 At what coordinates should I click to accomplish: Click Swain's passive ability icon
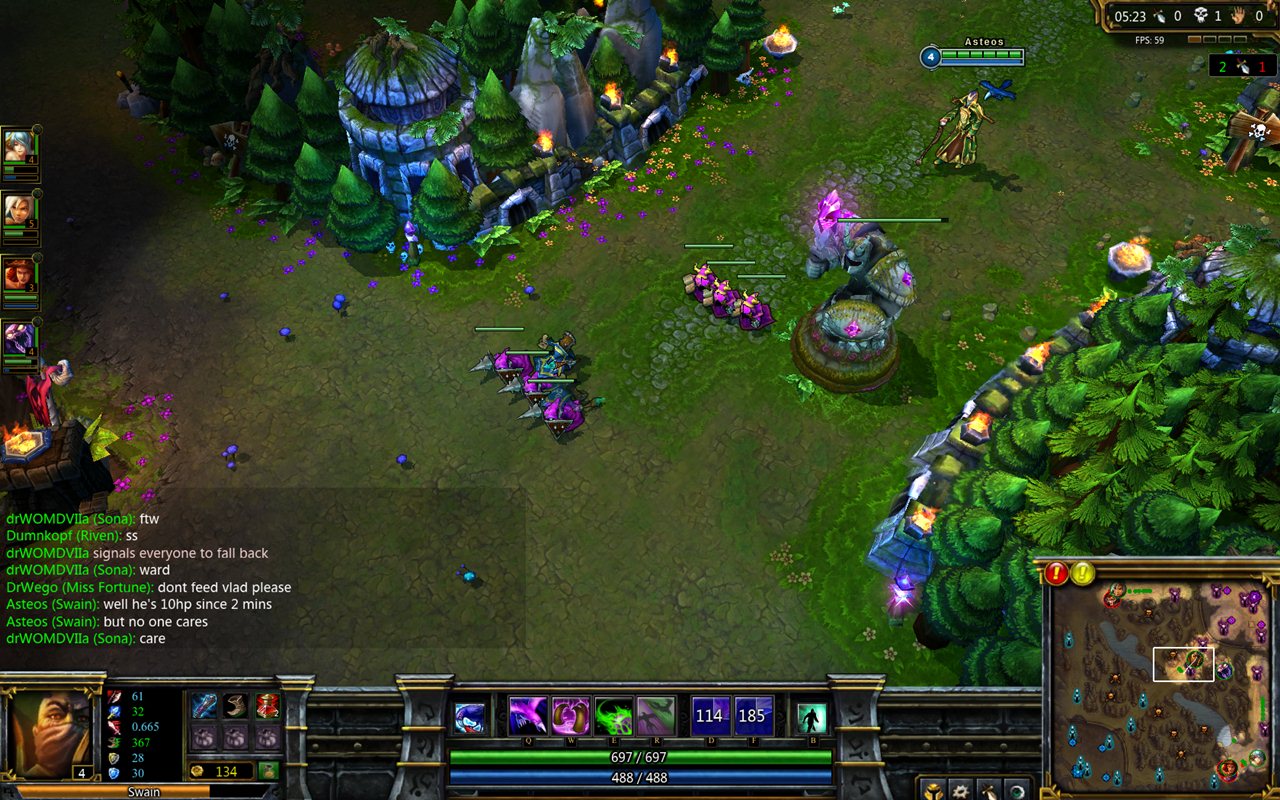pyautogui.click(x=470, y=718)
